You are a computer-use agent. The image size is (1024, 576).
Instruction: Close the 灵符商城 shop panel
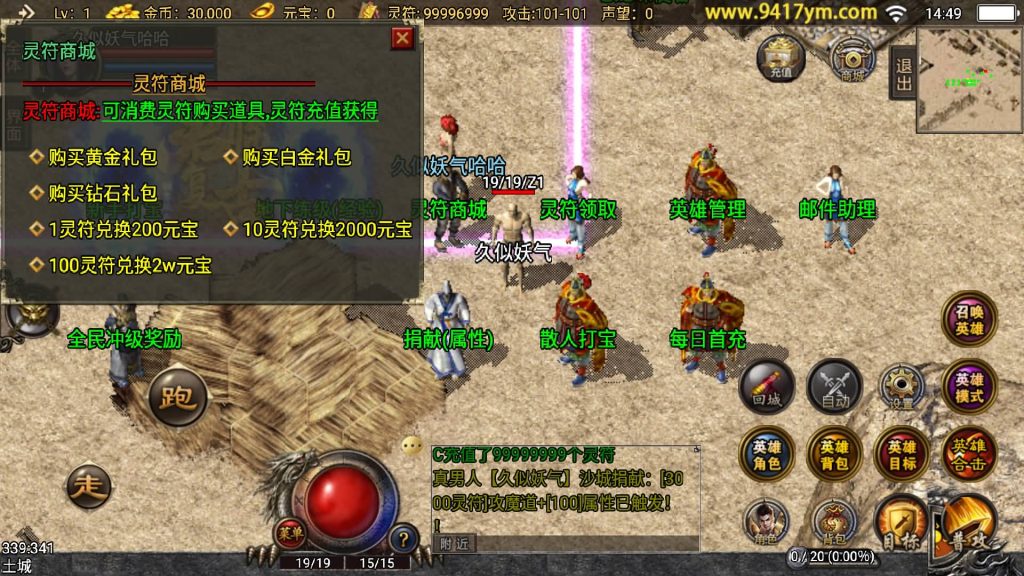pos(402,39)
